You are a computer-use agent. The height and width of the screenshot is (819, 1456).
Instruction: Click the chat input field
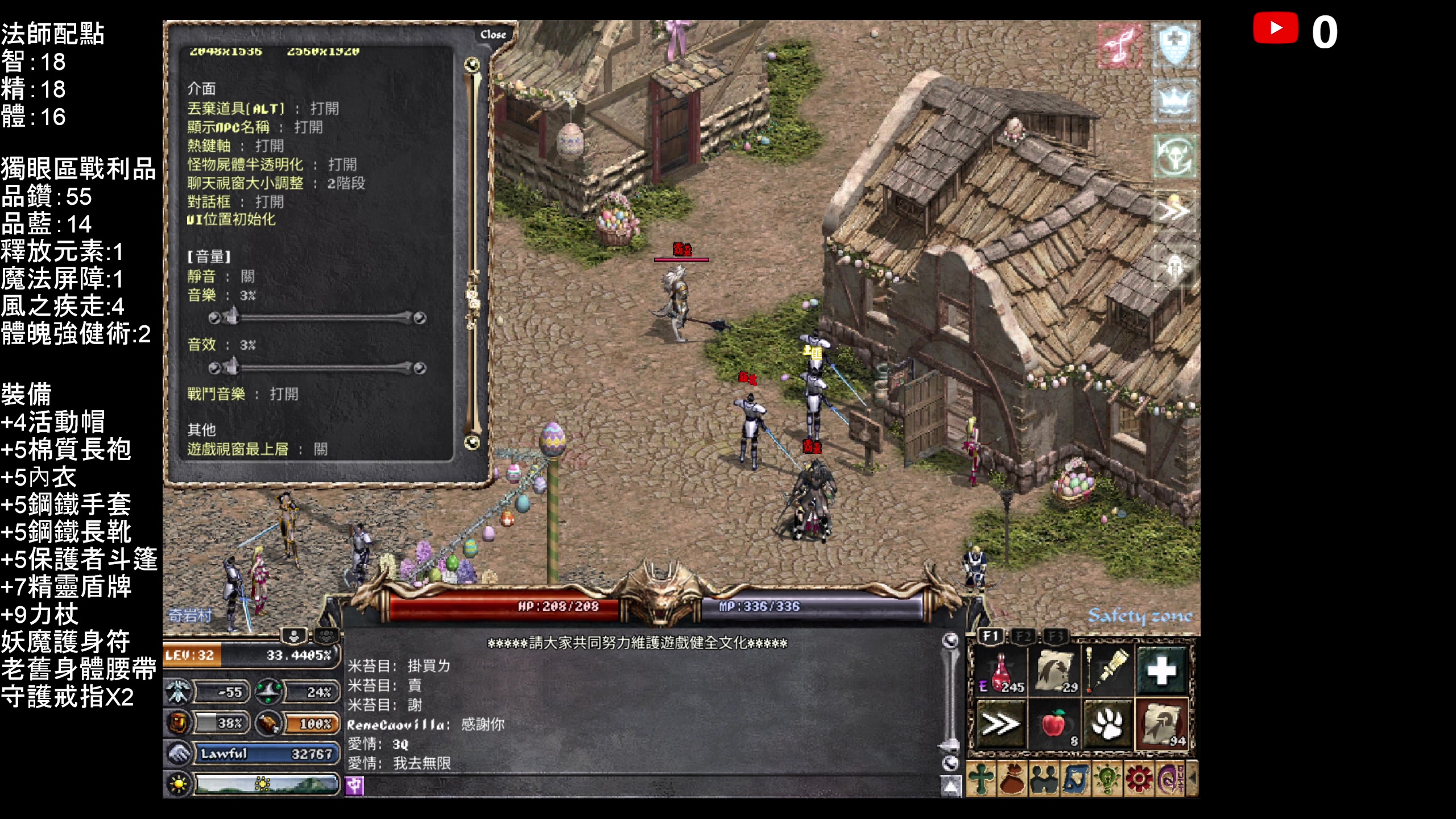tap(648, 787)
